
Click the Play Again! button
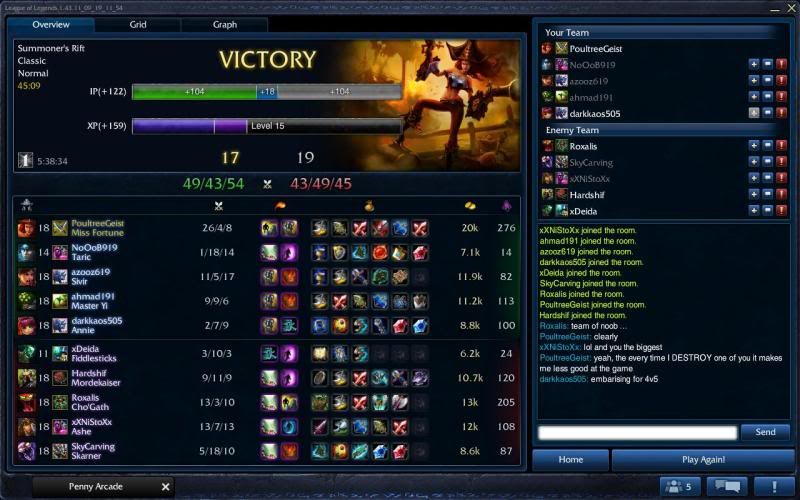point(703,460)
